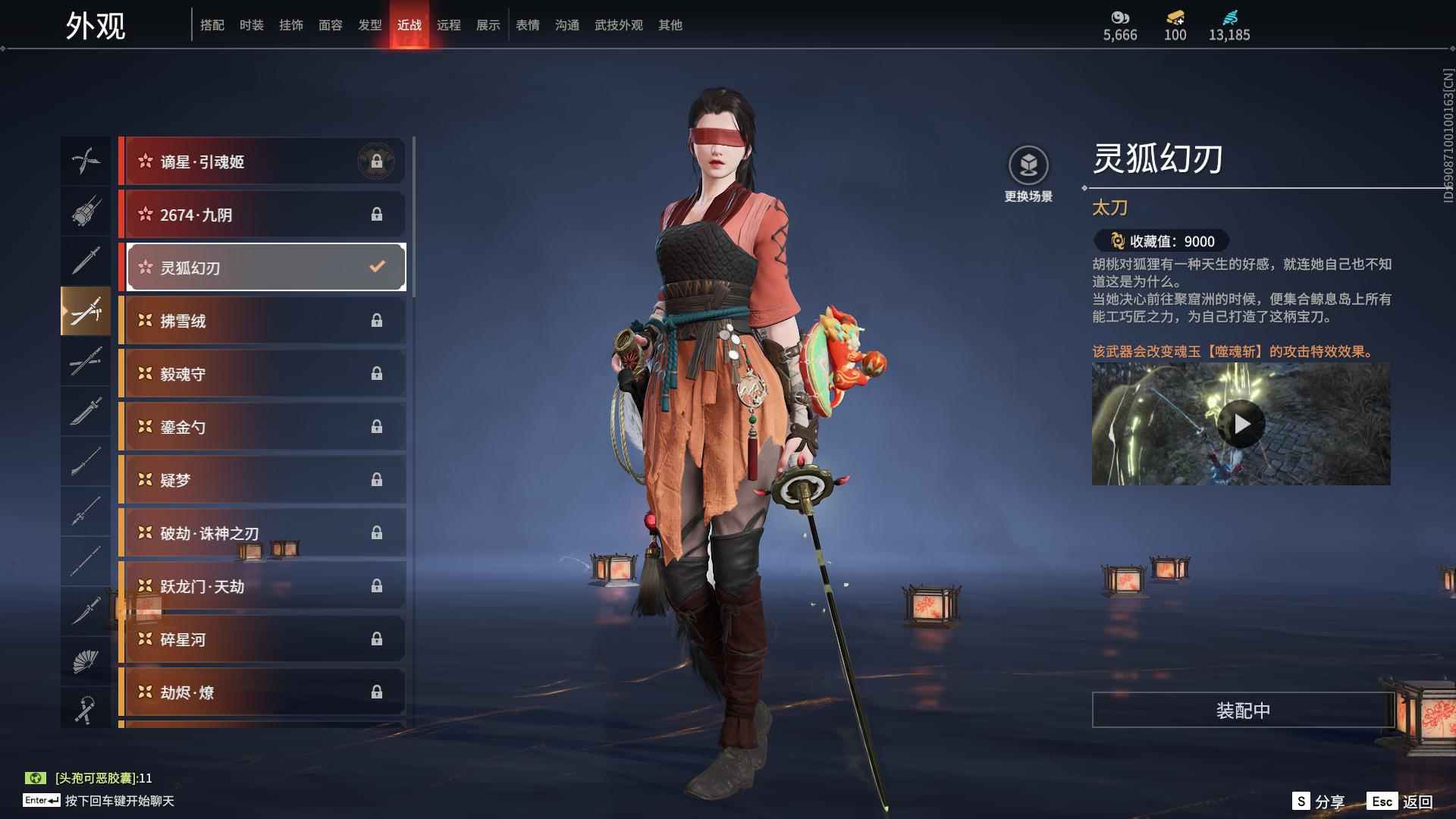
Task: Click the lock on 拂雪绒 entry
Action: point(377,320)
